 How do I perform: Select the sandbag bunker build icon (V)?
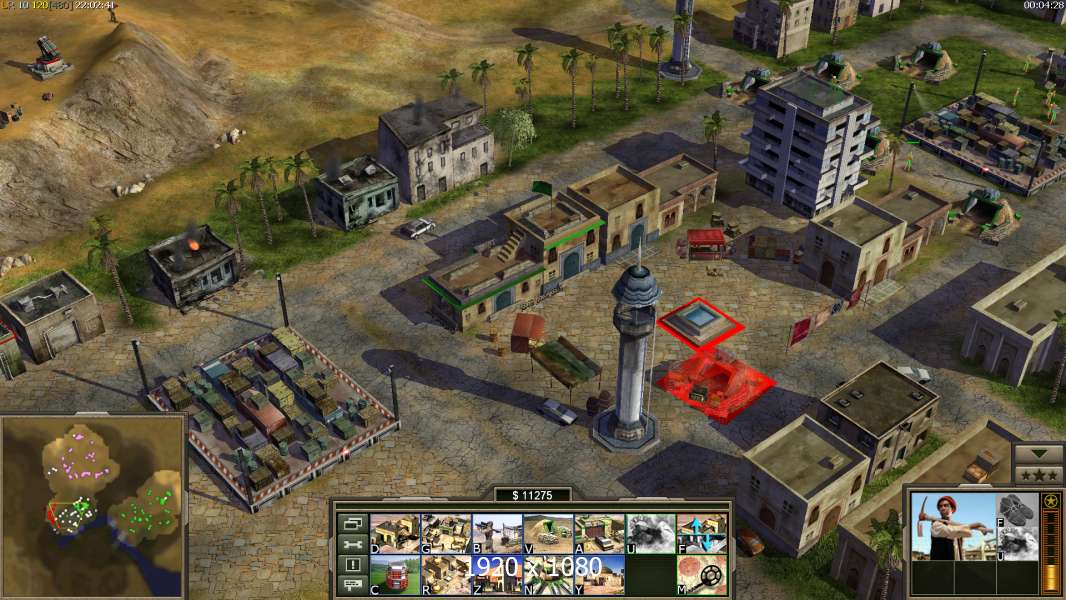(x=548, y=533)
